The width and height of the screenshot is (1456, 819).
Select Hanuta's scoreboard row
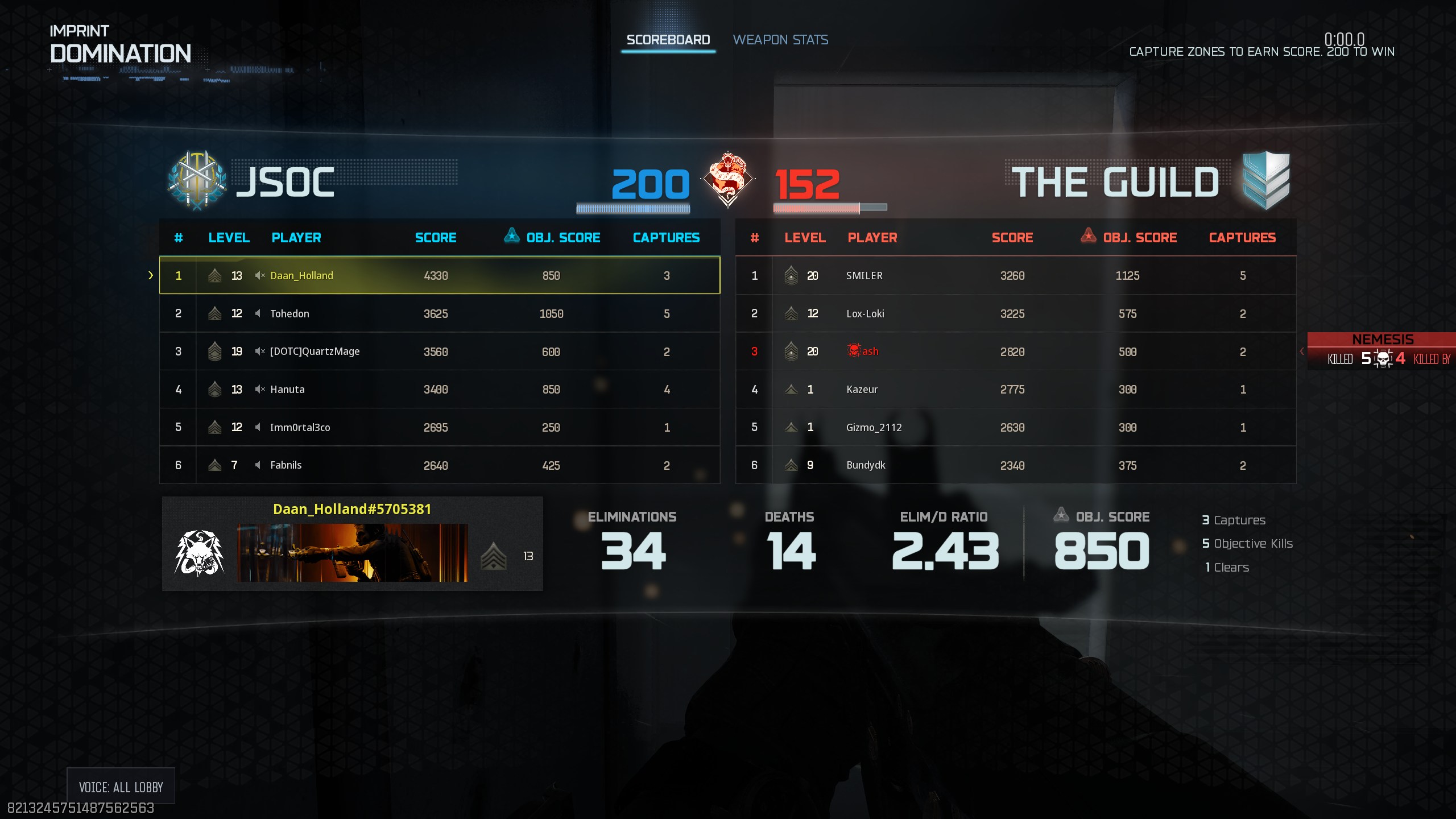439,390
